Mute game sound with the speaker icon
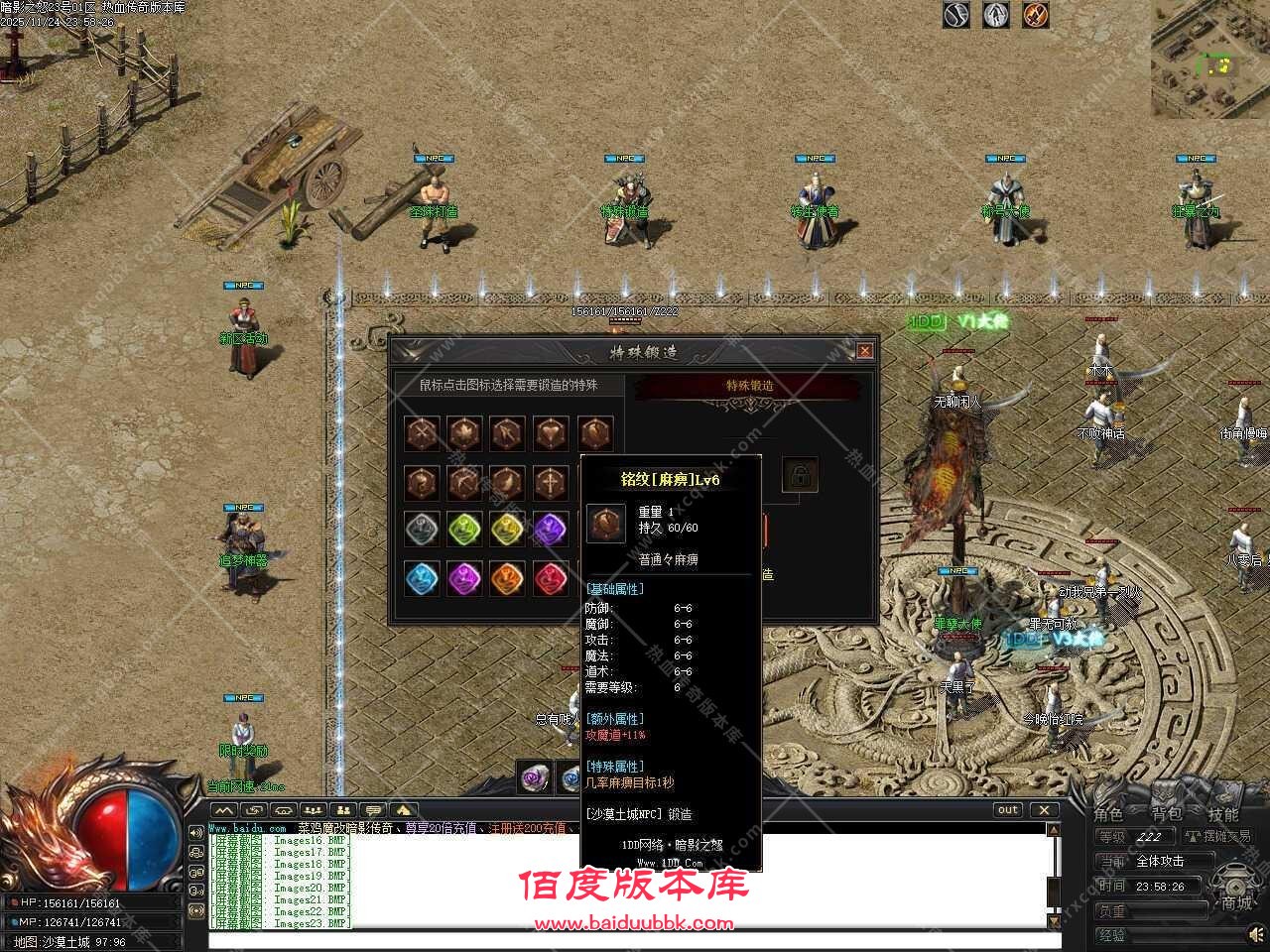This screenshot has height=952, width=1270. coord(1256,935)
